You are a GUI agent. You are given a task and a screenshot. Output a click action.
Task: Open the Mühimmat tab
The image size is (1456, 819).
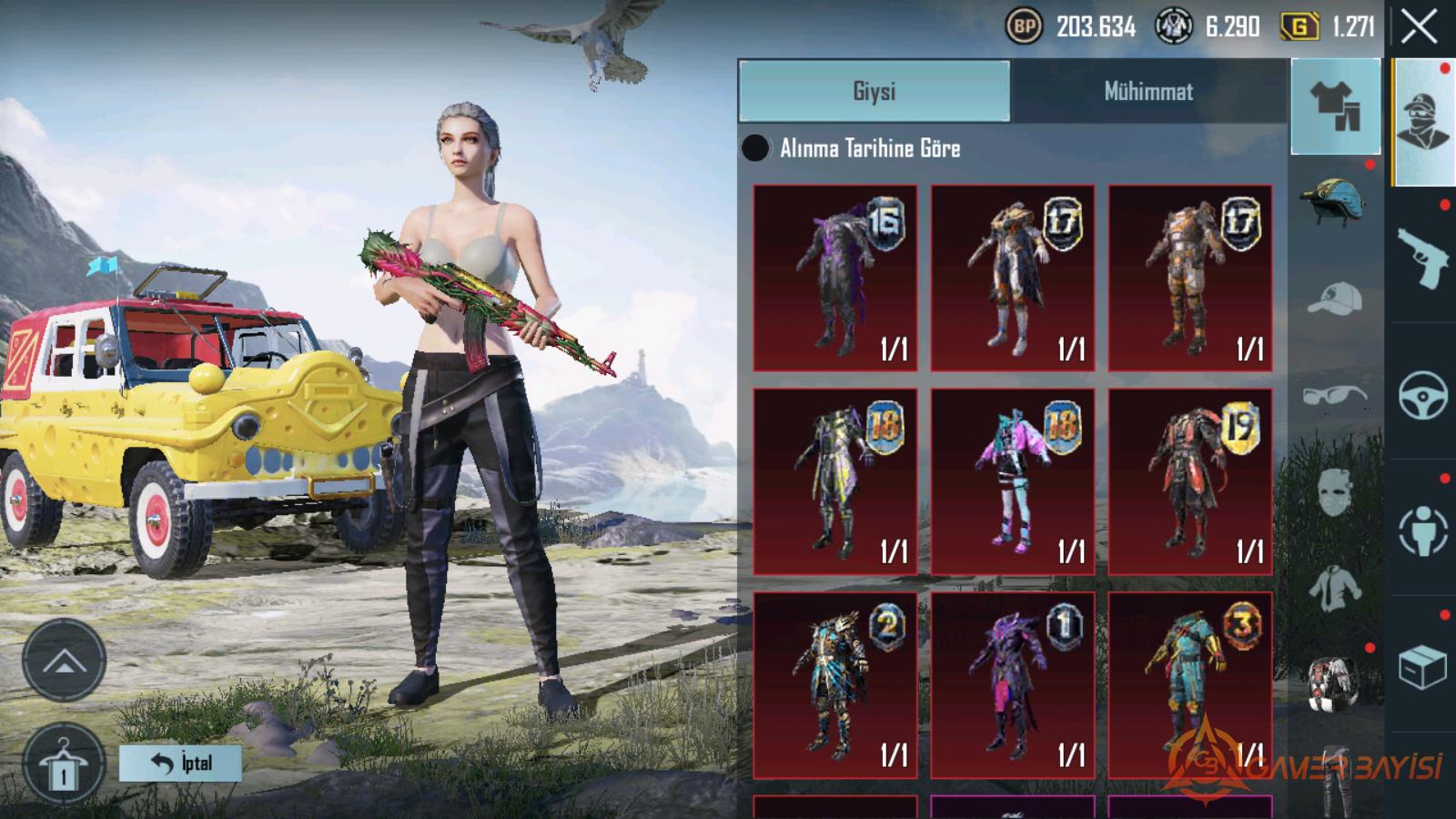1148,91
